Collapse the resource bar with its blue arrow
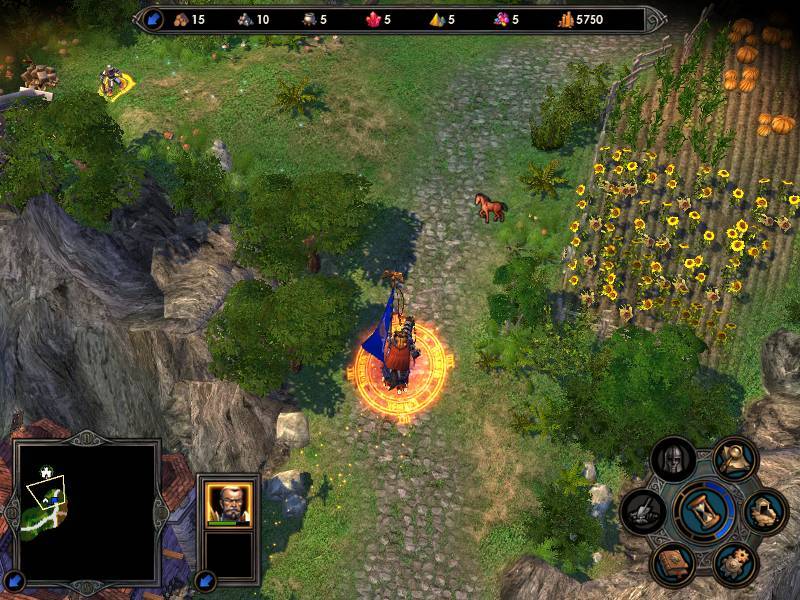 coord(154,18)
